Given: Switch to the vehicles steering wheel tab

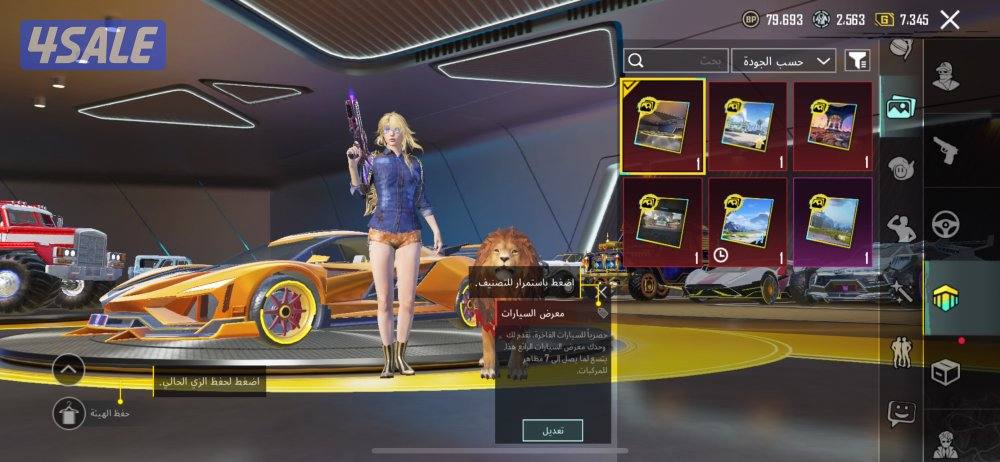Looking at the screenshot, I should pyautogui.click(x=946, y=223).
